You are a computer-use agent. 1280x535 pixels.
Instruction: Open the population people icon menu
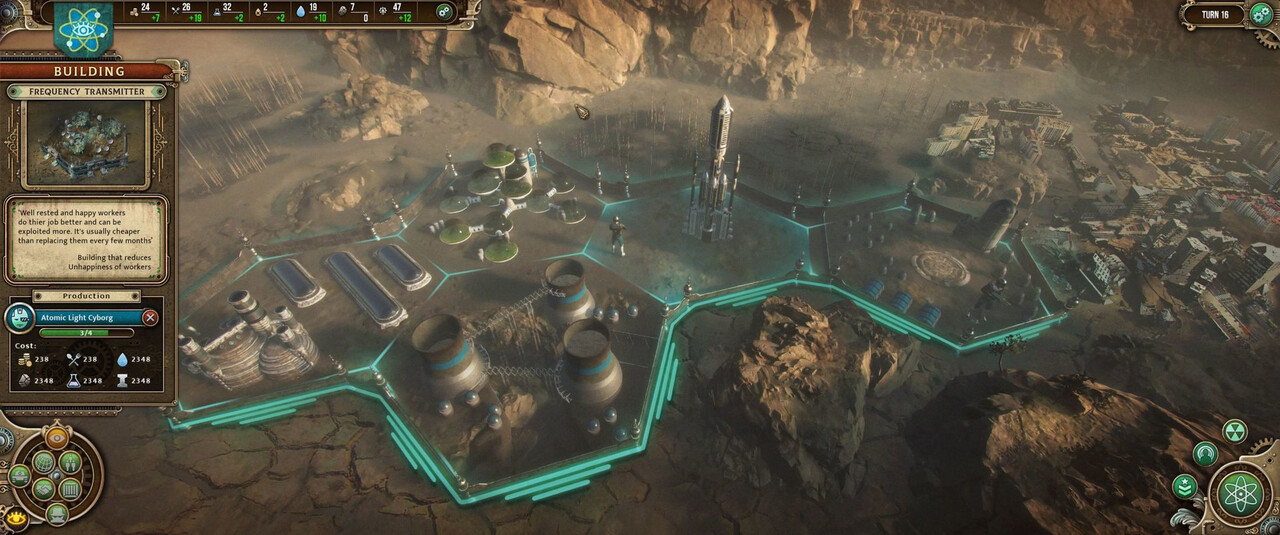tap(70, 463)
